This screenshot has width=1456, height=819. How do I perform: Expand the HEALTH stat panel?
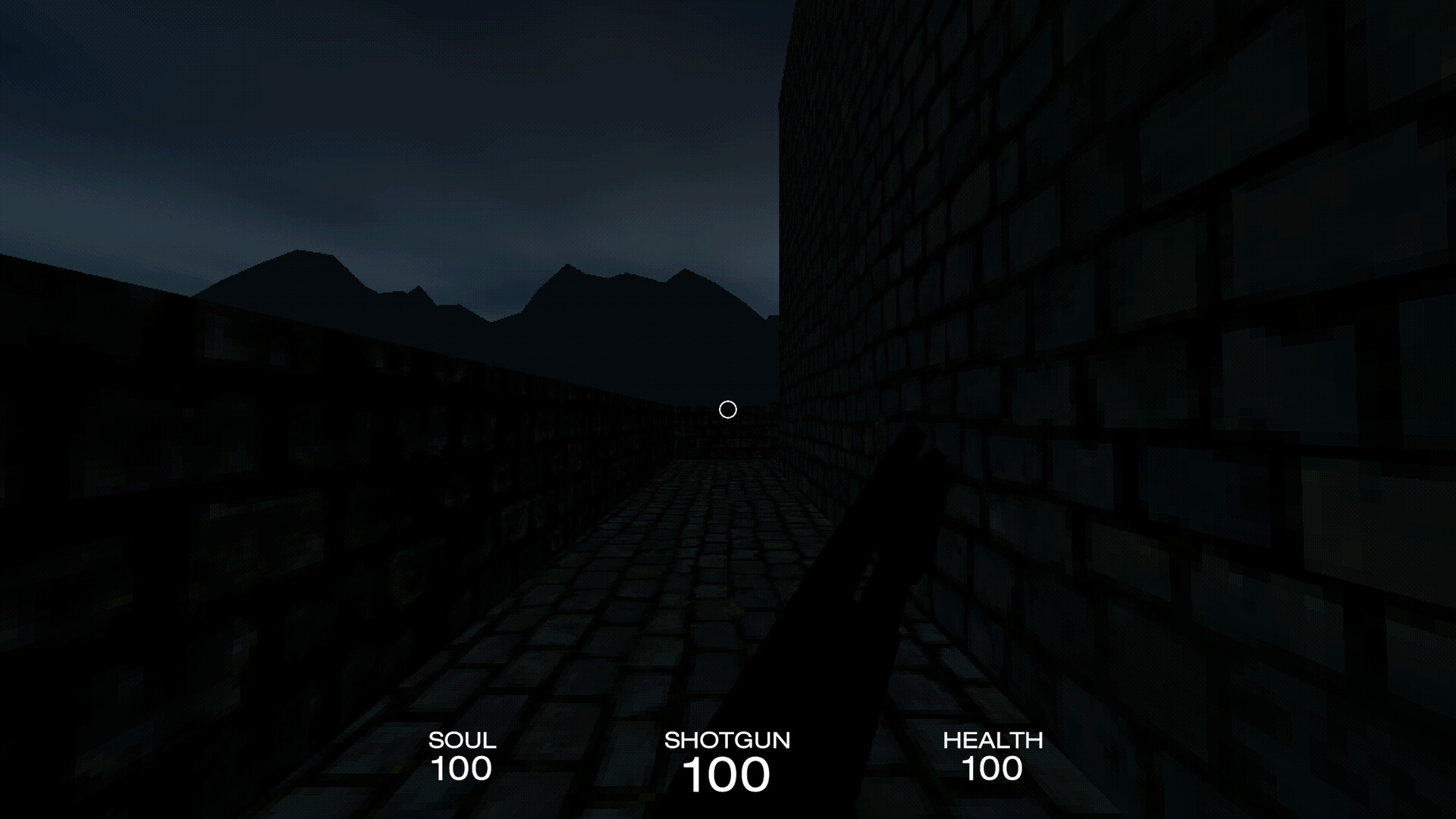[993, 755]
